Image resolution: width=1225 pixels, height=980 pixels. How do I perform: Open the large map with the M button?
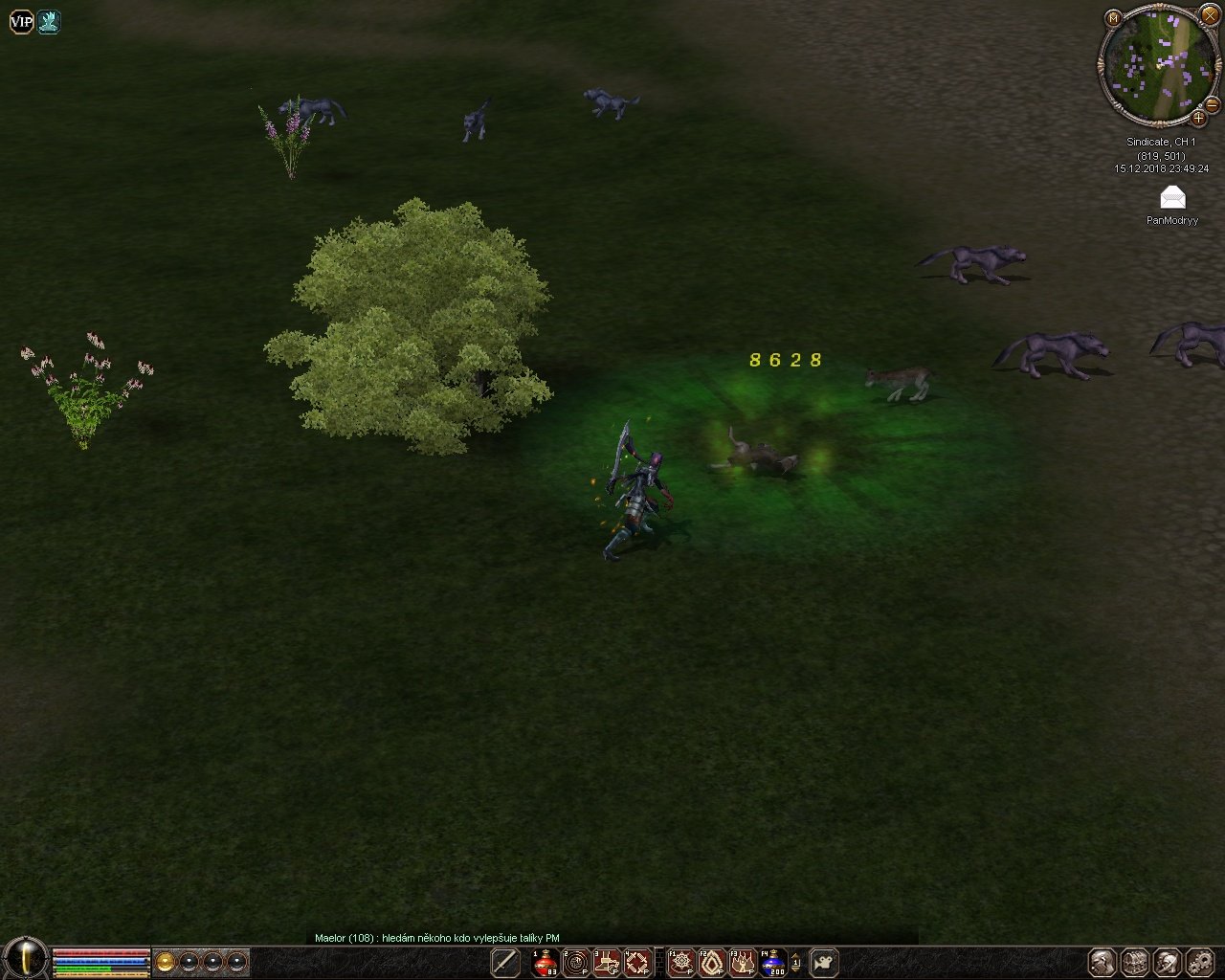(1113, 18)
